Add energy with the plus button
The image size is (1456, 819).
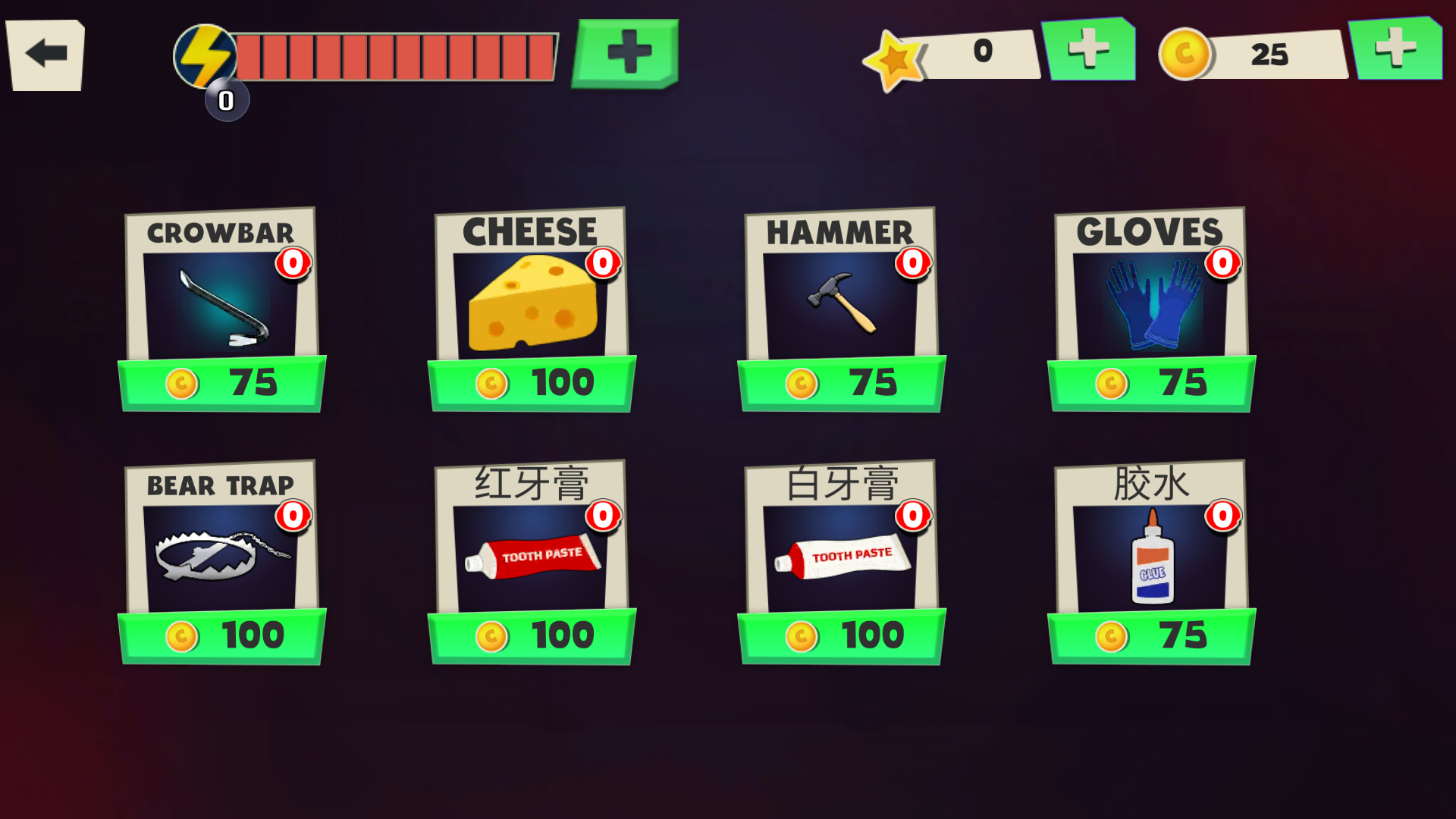click(626, 53)
